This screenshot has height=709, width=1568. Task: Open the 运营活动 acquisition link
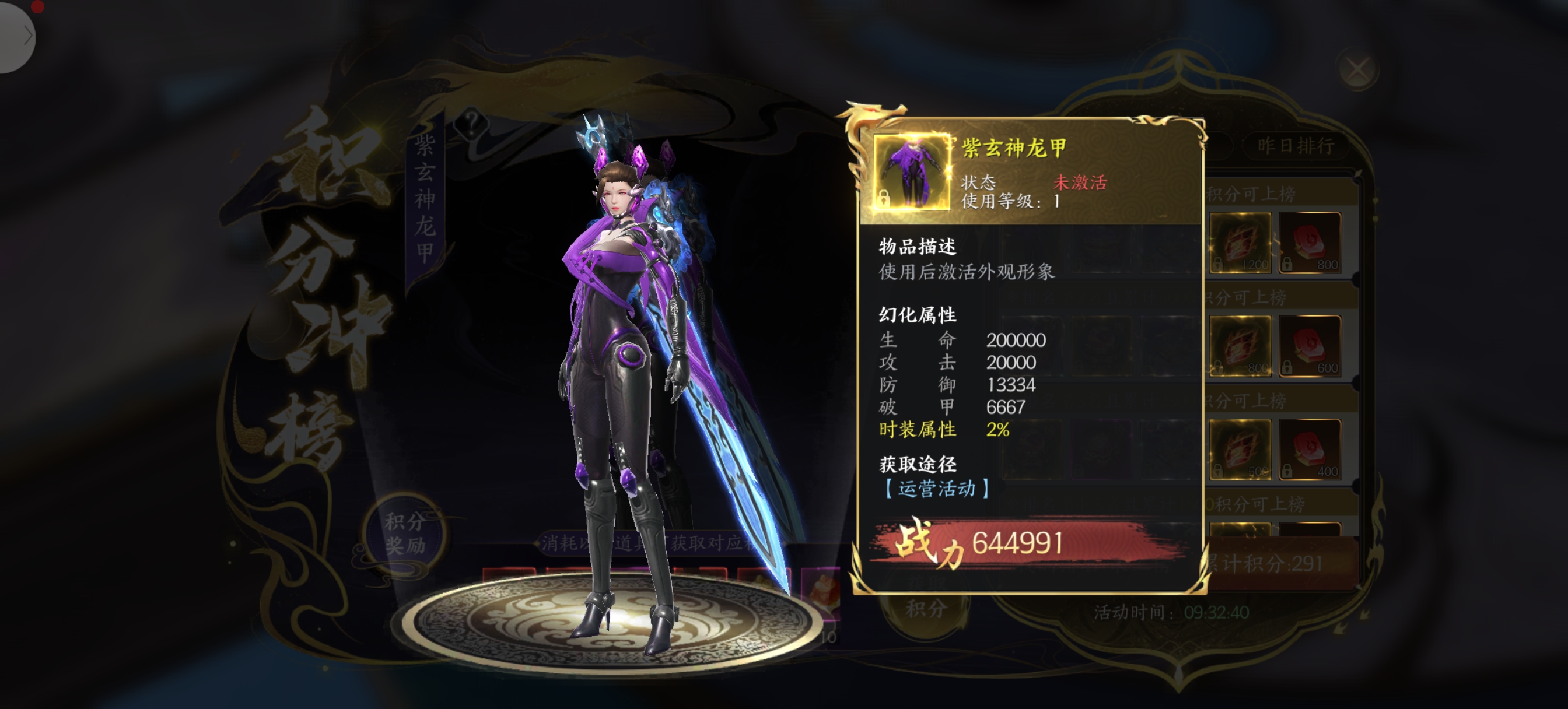pos(936,488)
